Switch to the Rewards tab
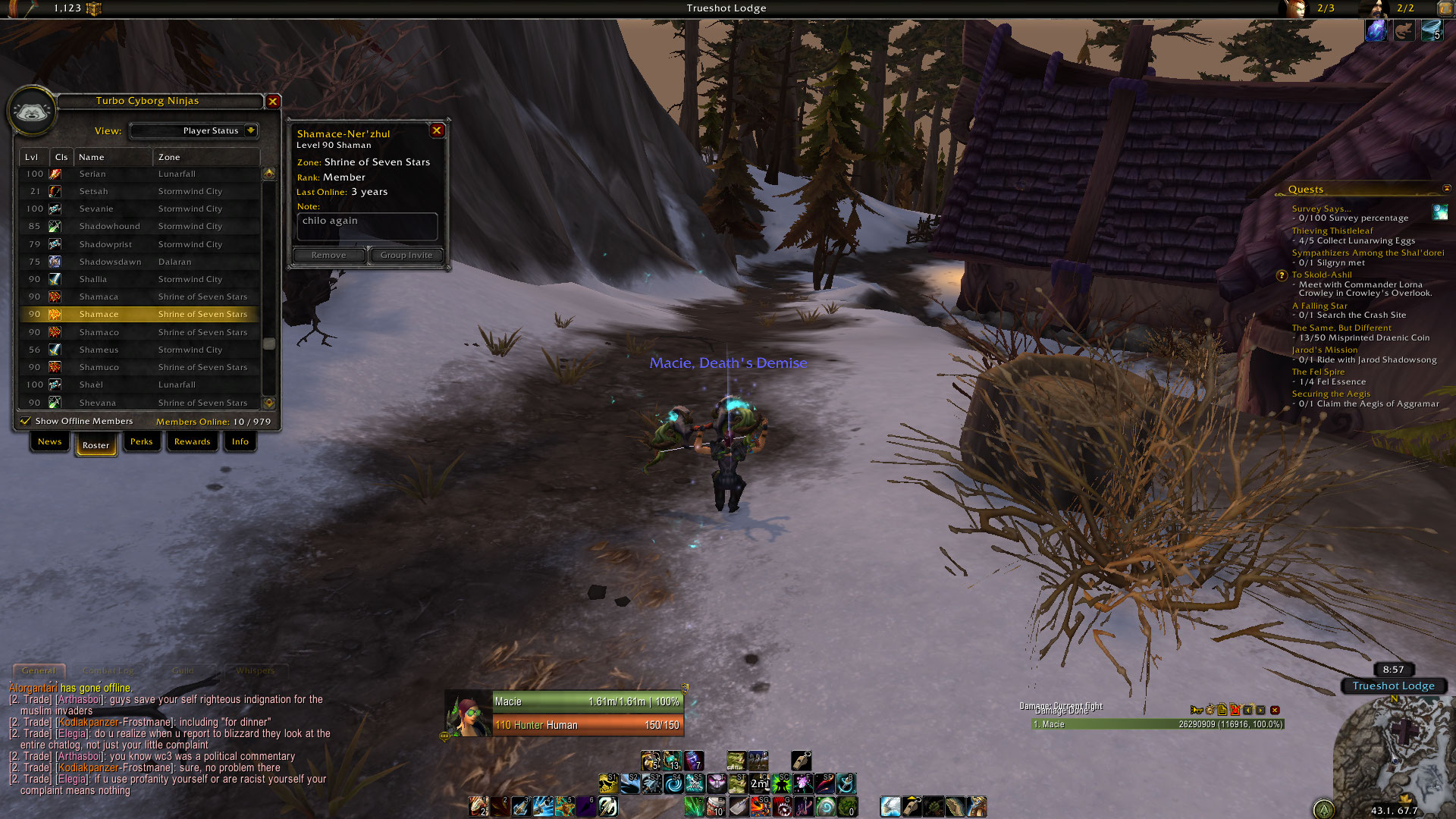The width and height of the screenshot is (1456, 819). coord(192,441)
